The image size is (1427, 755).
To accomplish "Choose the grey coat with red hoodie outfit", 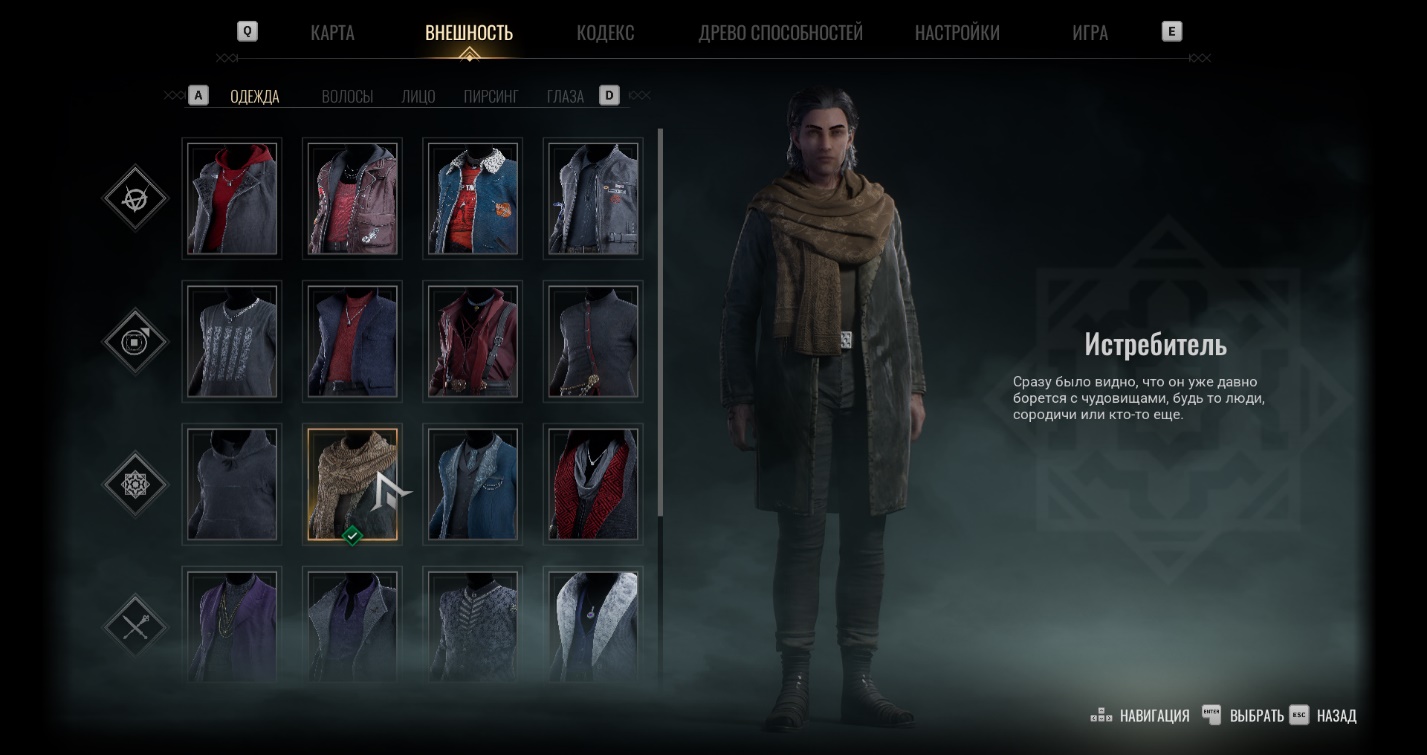I will pyautogui.click(x=232, y=198).
